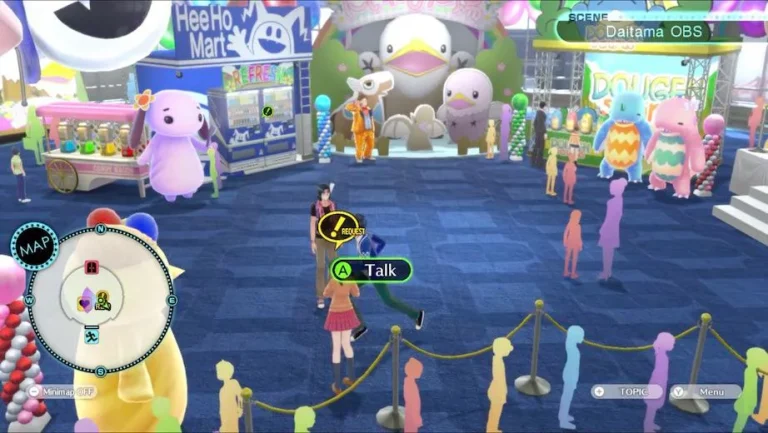Select the red marker on the minimap
768x433 pixels.
click(x=91, y=267)
